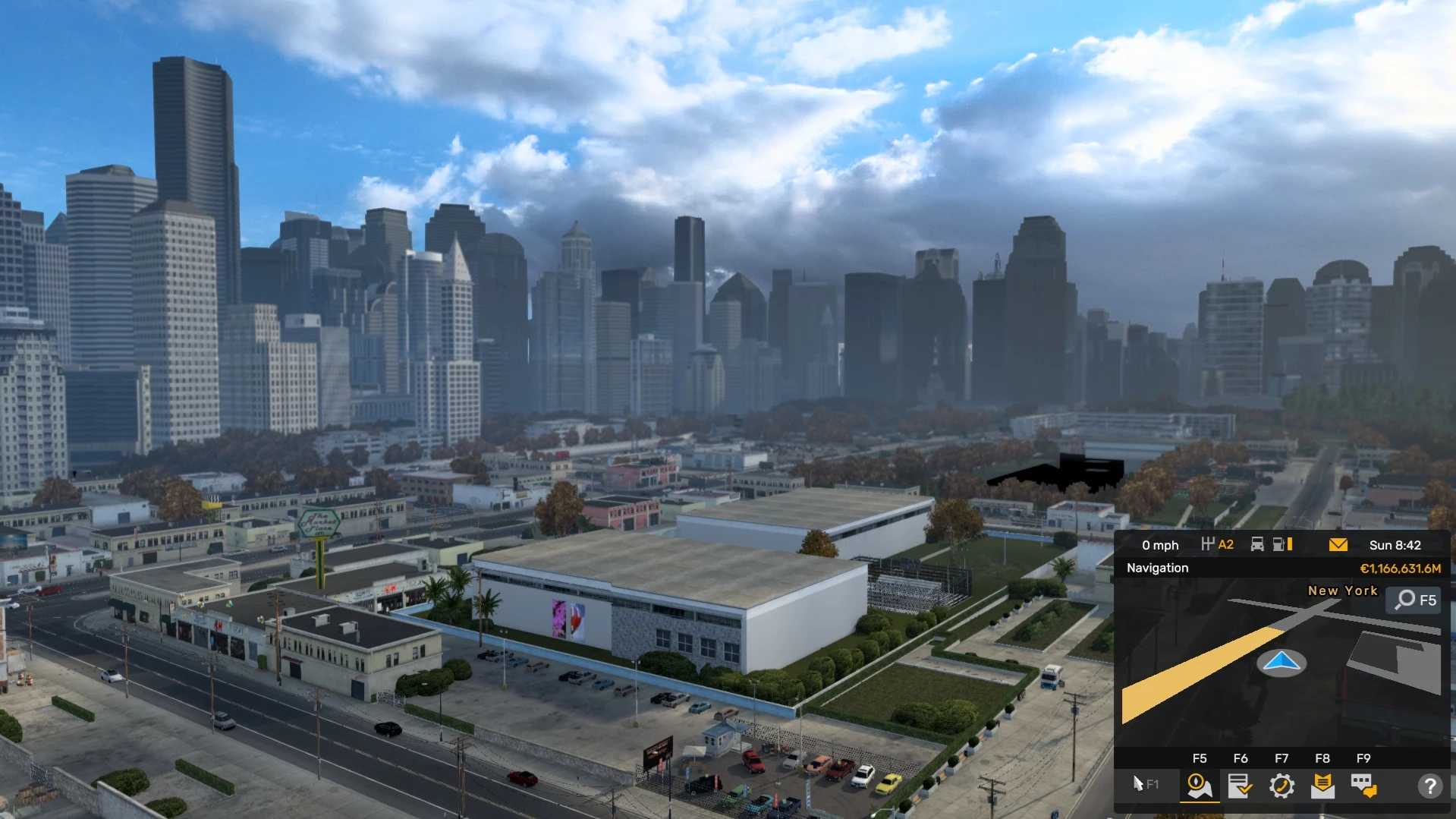Show the inbox envelope tab
This screenshot has width=1456, height=819.
coord(1322,786)
